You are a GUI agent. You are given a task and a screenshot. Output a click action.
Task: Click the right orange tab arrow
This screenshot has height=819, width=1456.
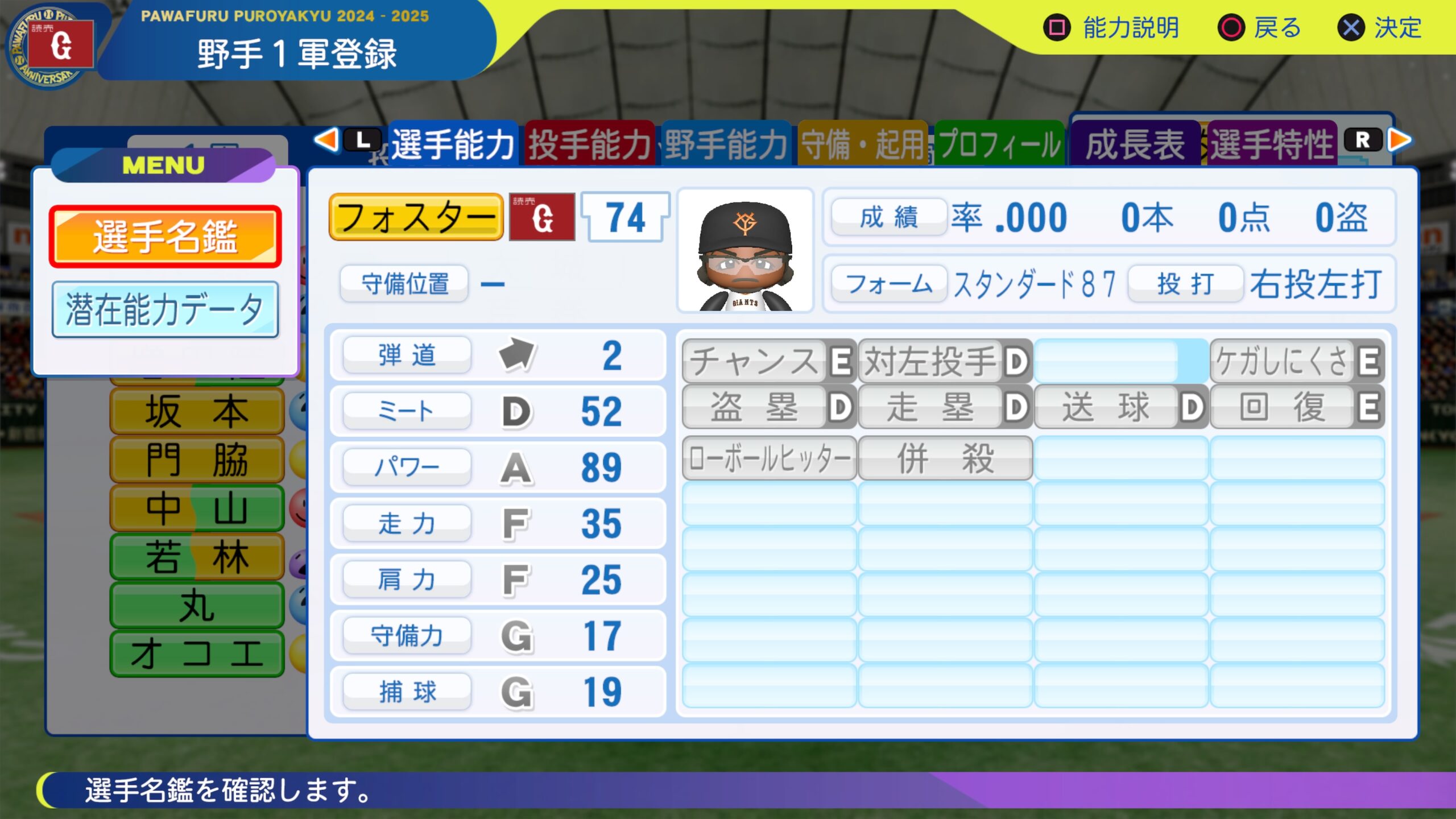[x=1400, y=140]
